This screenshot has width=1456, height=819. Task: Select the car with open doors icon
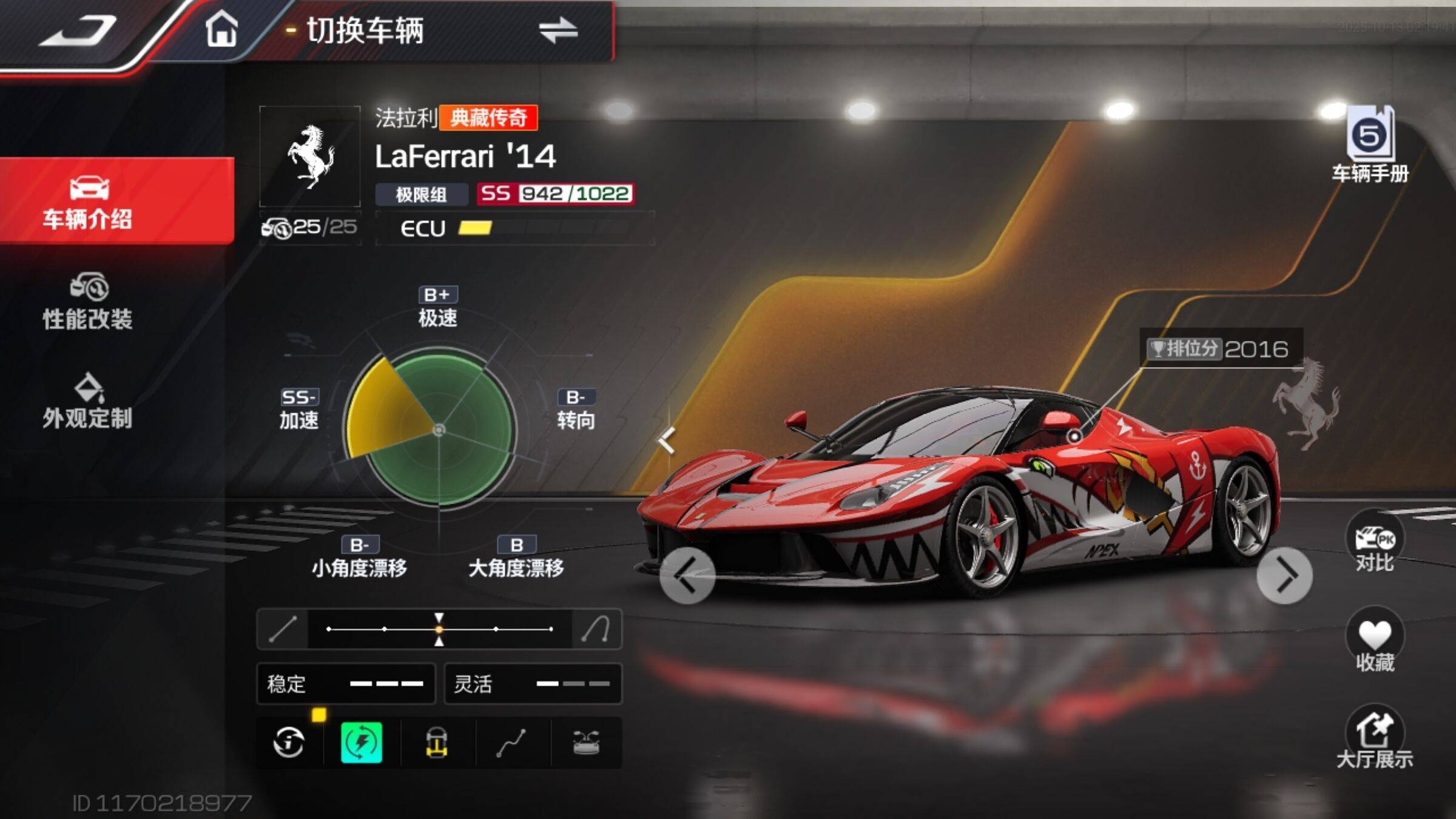pos(586,742)
